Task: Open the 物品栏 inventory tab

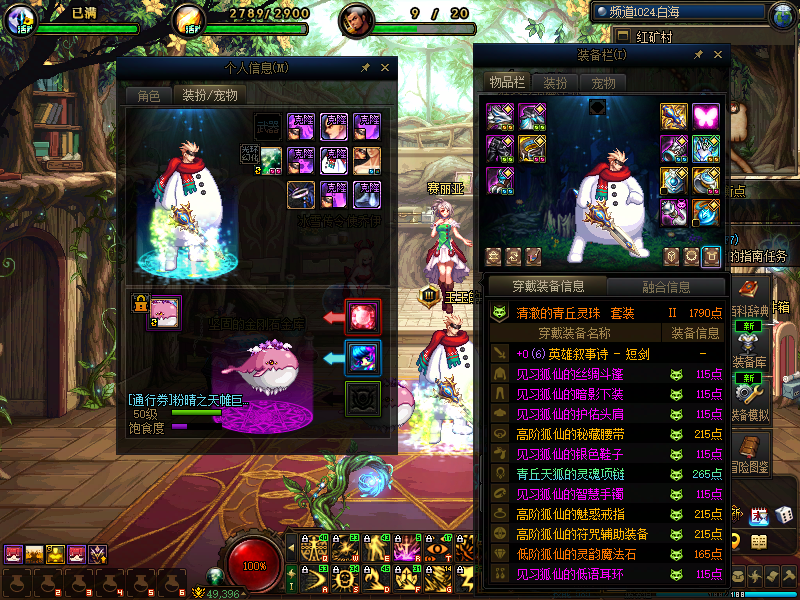Action: tap(507, 83)
